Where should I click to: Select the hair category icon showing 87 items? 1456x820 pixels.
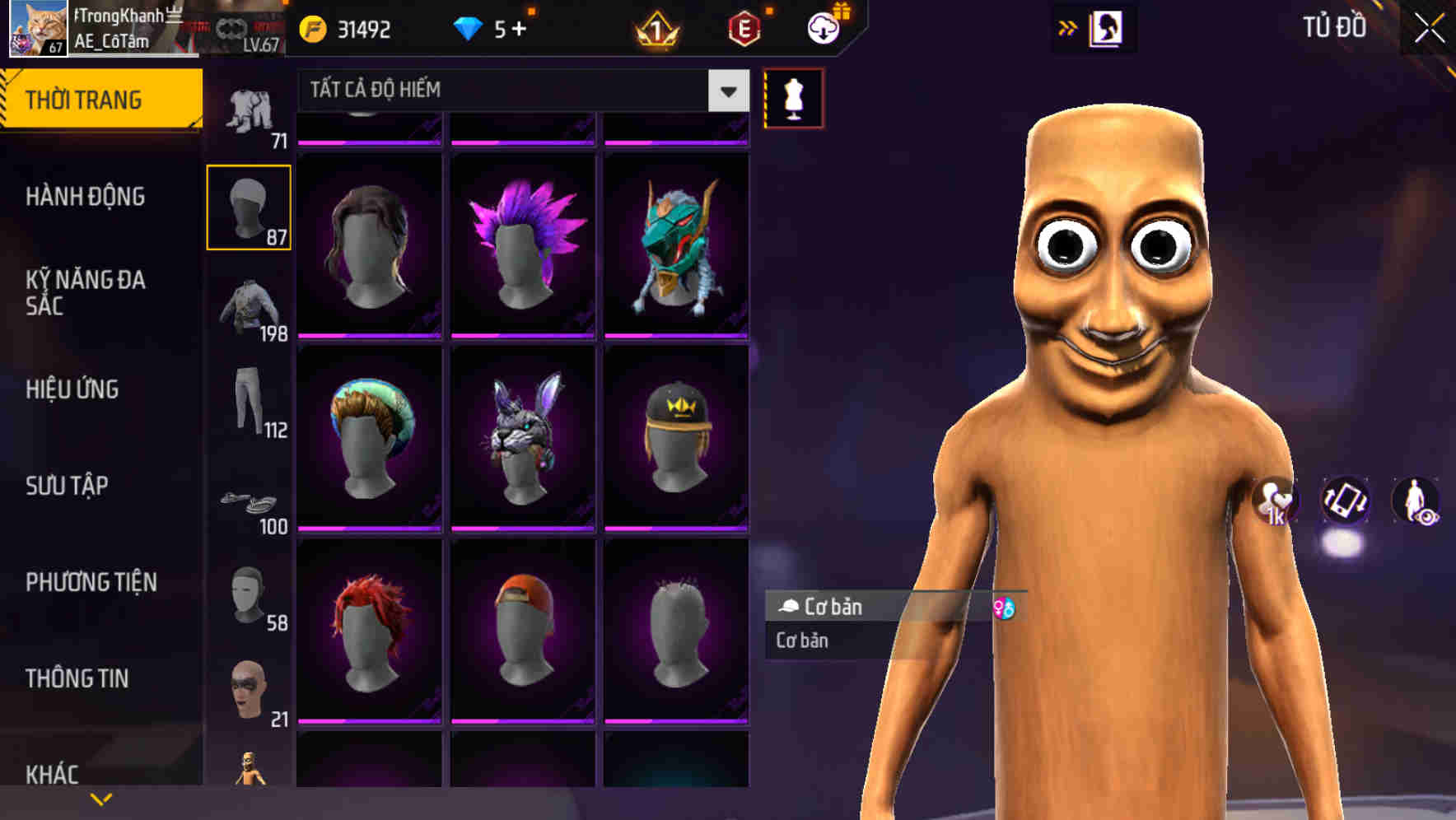pyautogui.click(x=250, y=207)
